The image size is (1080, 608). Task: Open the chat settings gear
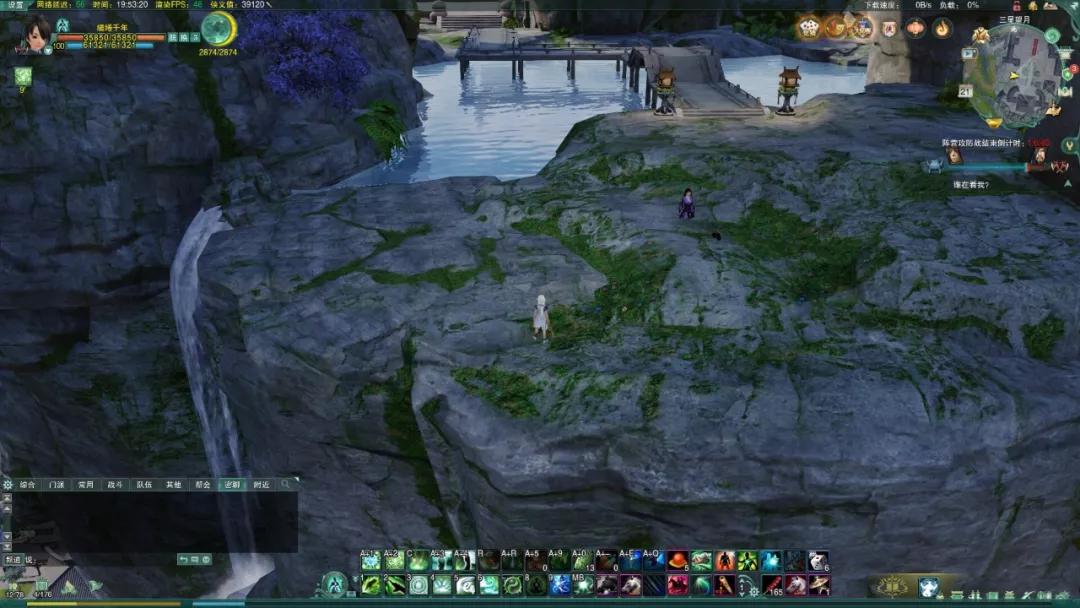click(8, 485)
